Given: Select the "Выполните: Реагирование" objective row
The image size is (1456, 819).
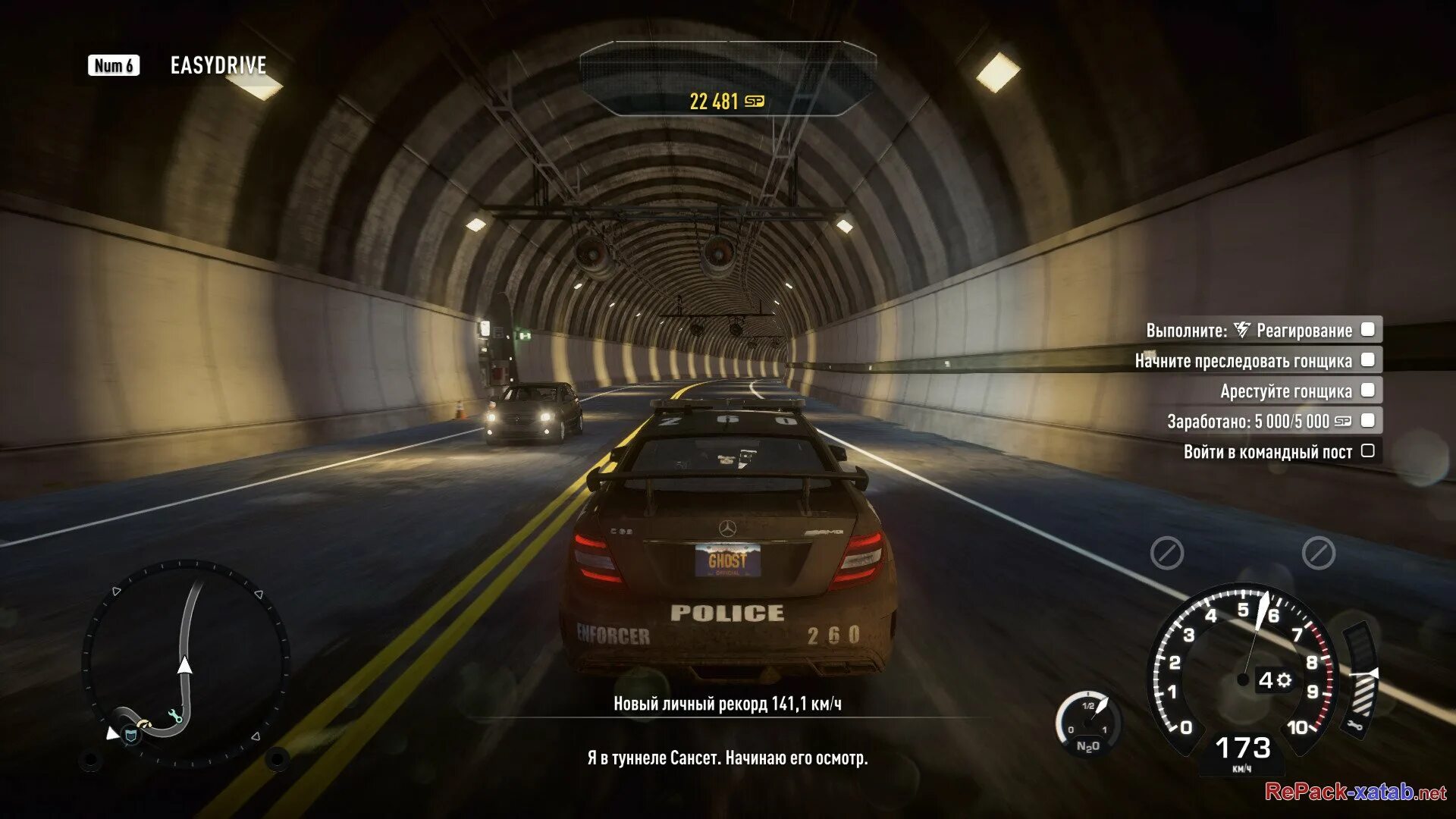Looking at the screenshot, I should coord(1262,330).
